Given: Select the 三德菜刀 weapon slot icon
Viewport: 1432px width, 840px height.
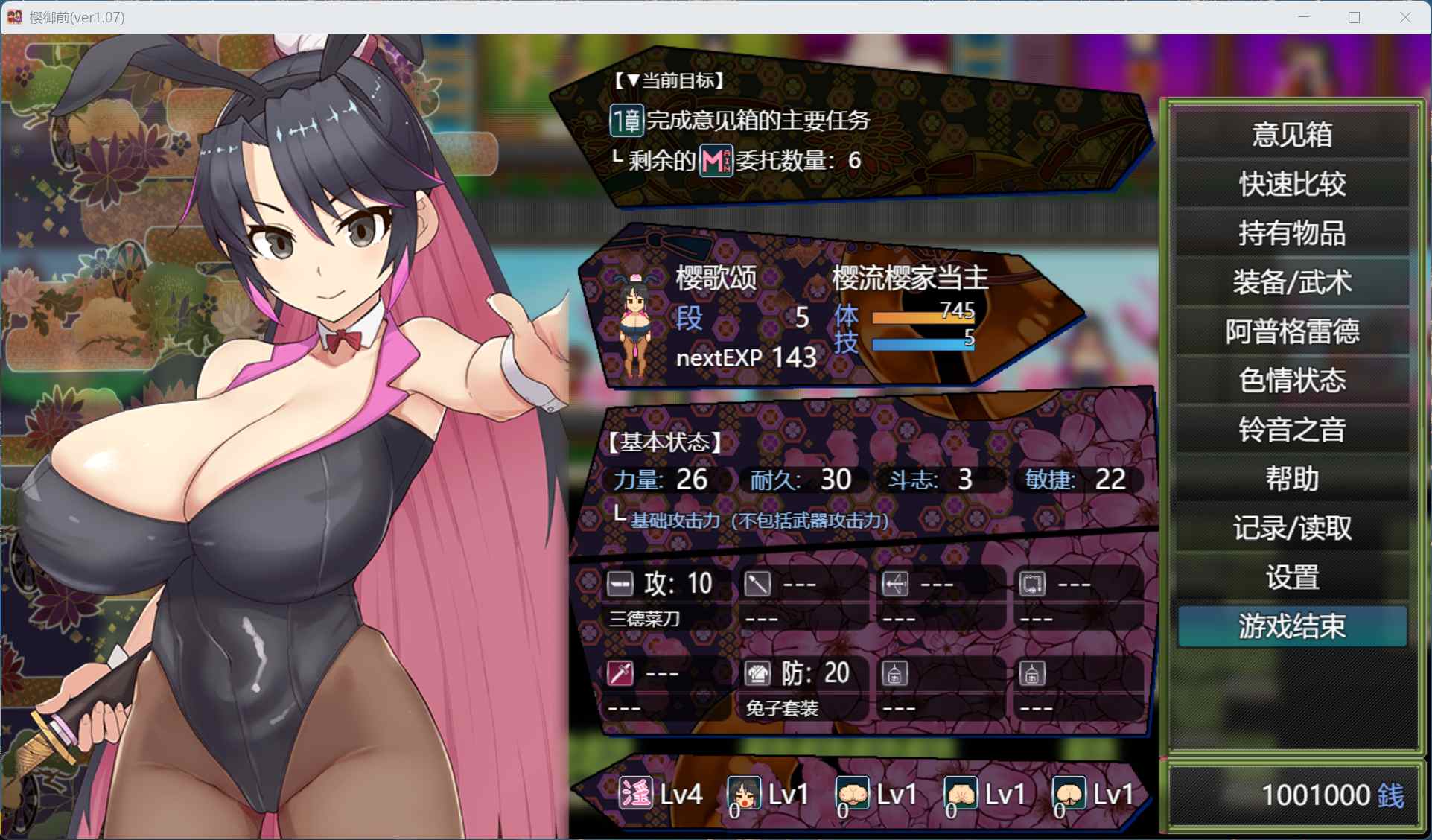Looking at the screenshot, I should 620,583.
